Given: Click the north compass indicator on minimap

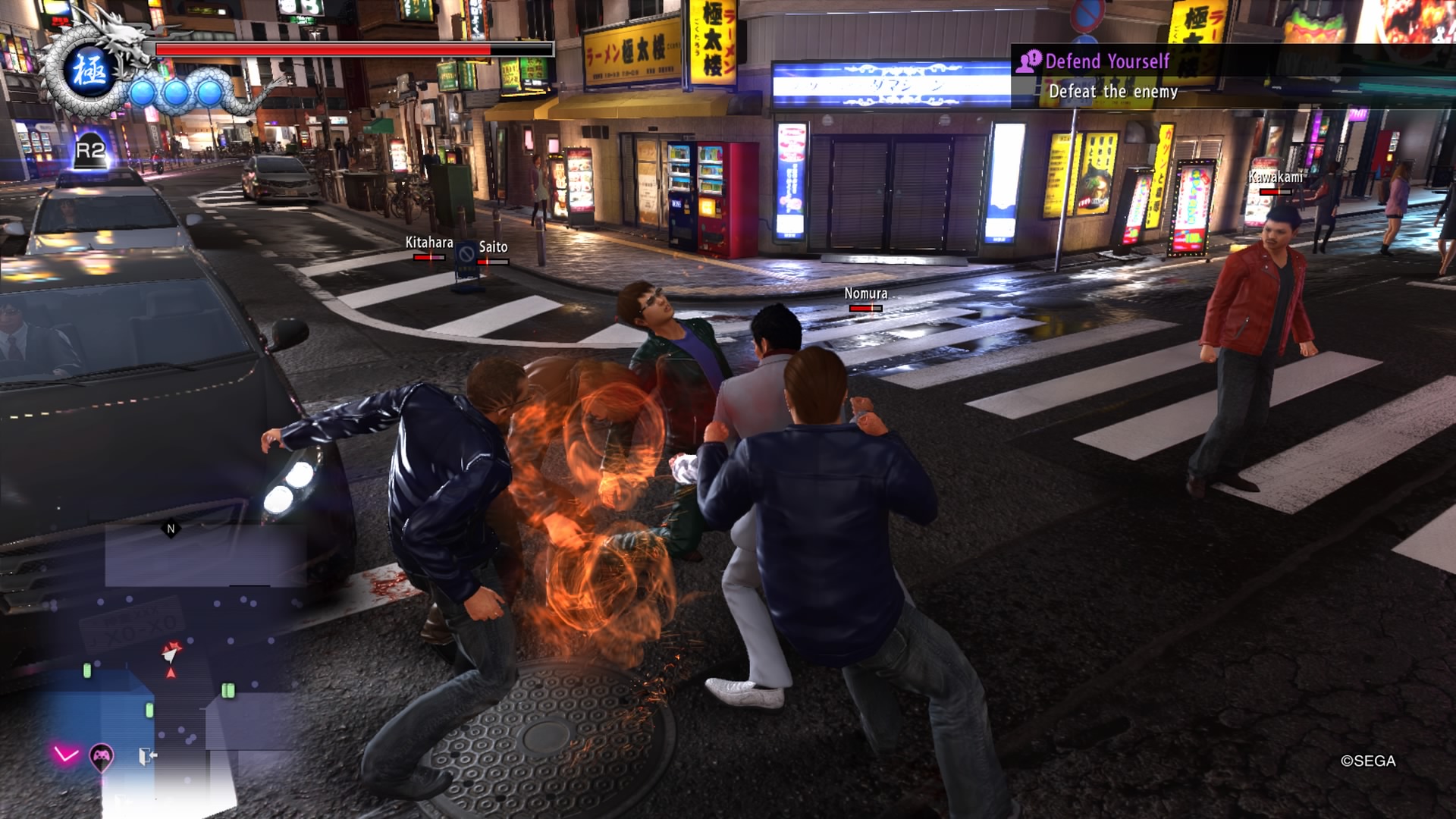Looking at the screenshot, I should 171,529.
